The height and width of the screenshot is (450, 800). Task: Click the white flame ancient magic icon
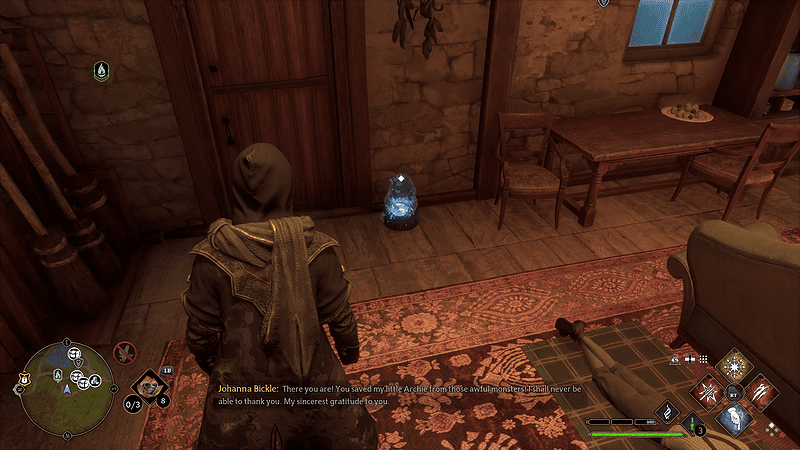click(x=667, y=410)
